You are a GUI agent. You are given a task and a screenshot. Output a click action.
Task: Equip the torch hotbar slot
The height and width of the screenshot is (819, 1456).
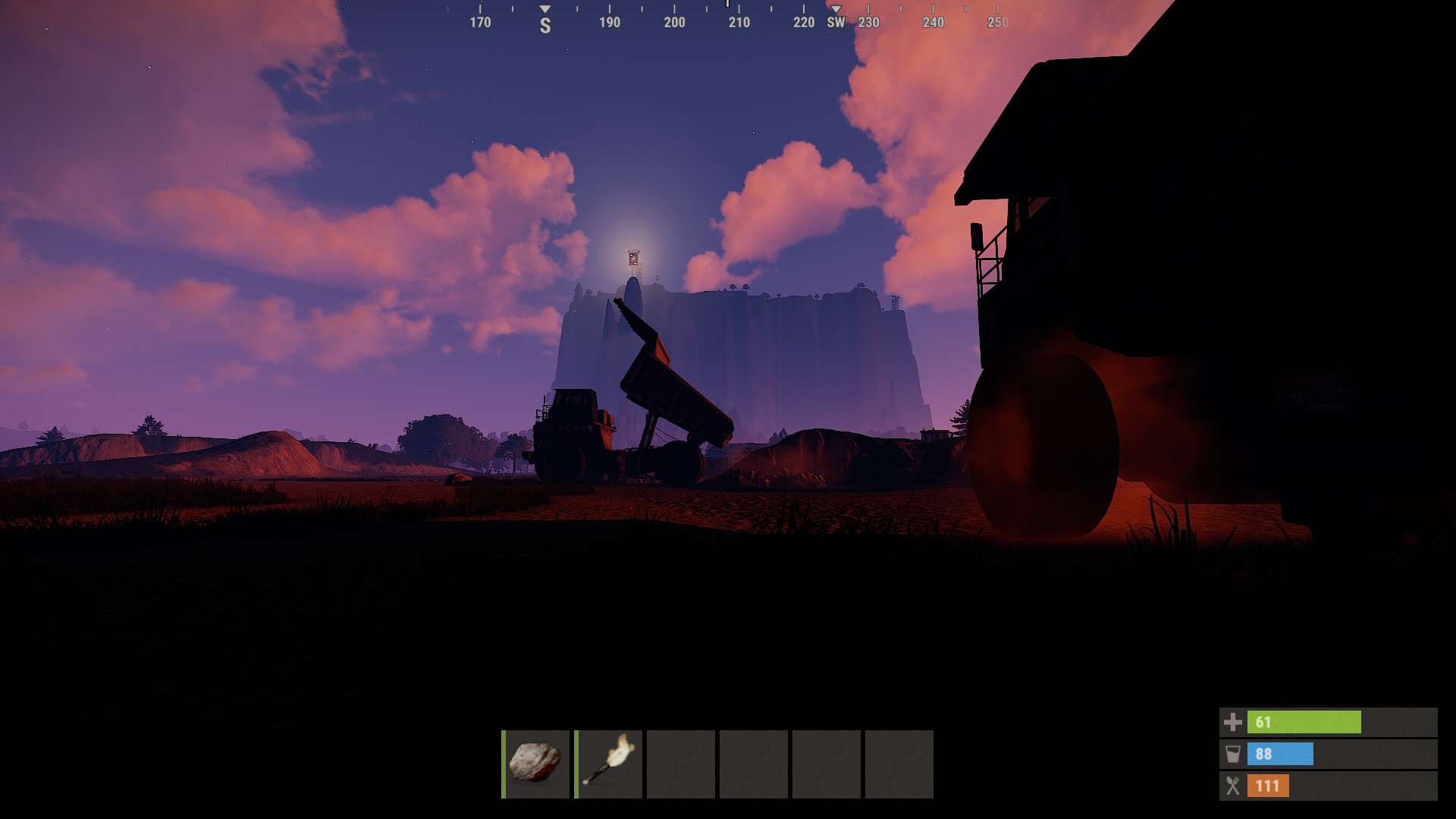click(x=609, y=764)
